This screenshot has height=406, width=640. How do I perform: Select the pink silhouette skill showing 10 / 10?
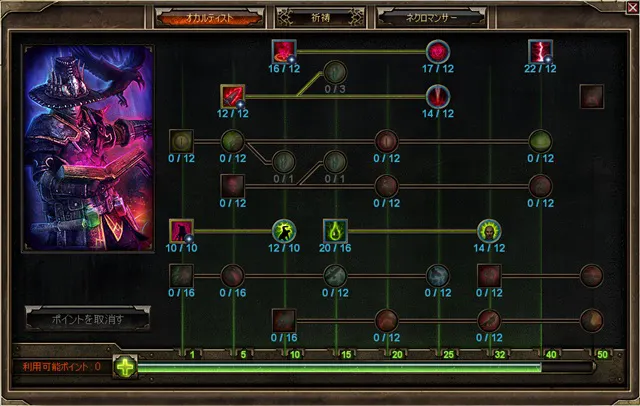pos(181,230)
